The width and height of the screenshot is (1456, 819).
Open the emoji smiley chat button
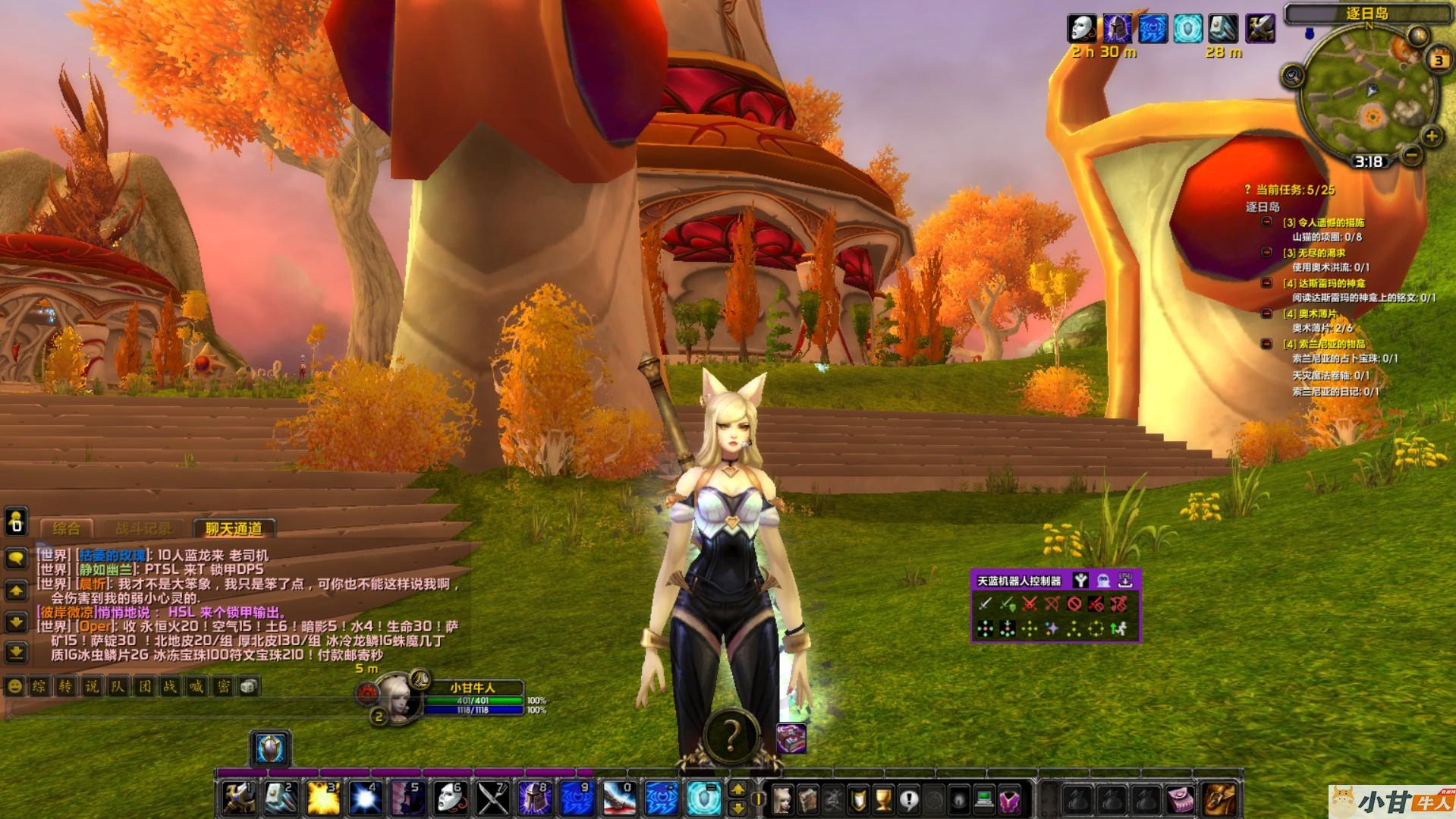click(14, 687)
